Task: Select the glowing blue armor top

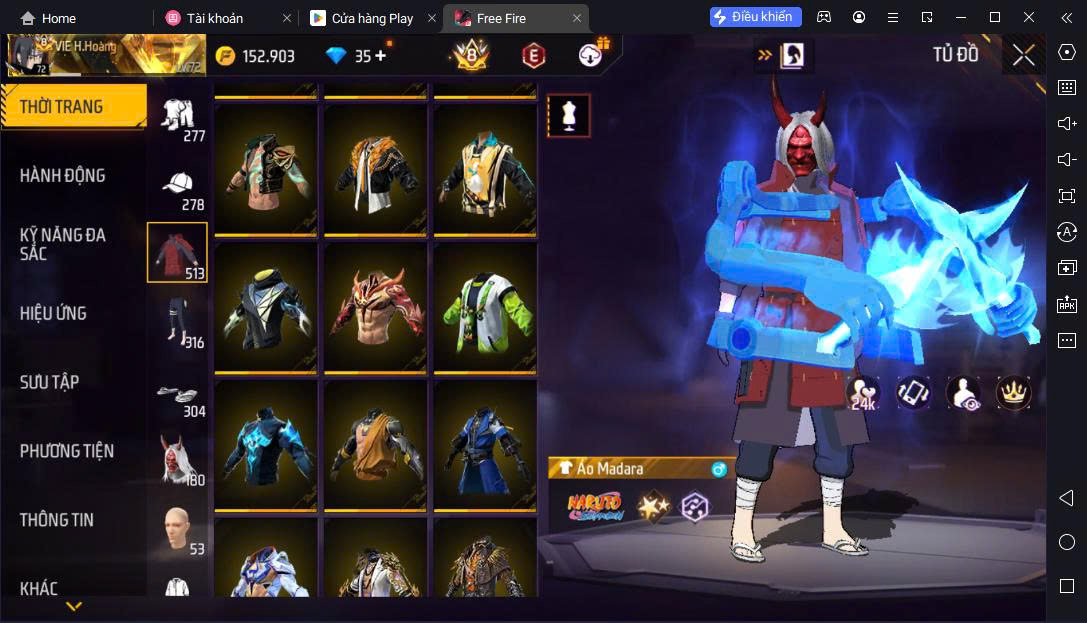Action: [265, 443]
